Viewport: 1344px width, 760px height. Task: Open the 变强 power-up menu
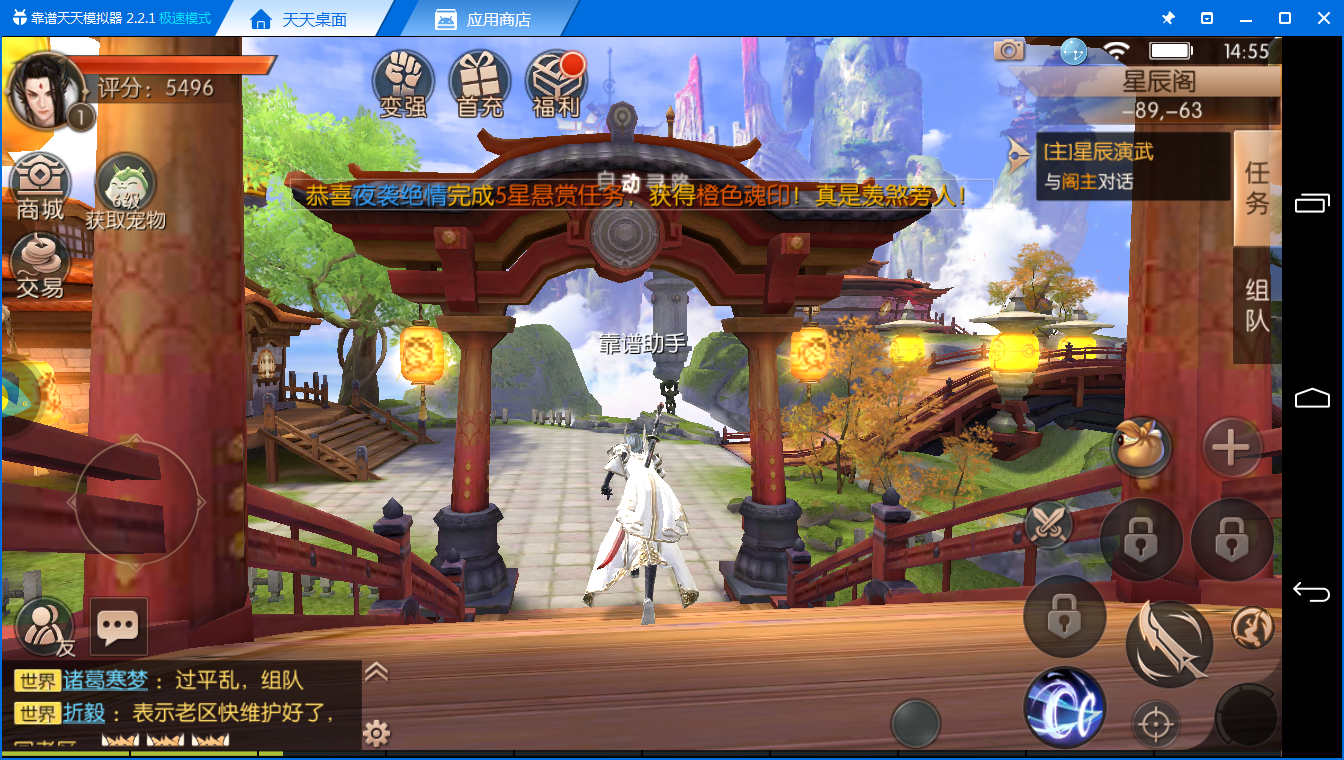coord(403,84)
